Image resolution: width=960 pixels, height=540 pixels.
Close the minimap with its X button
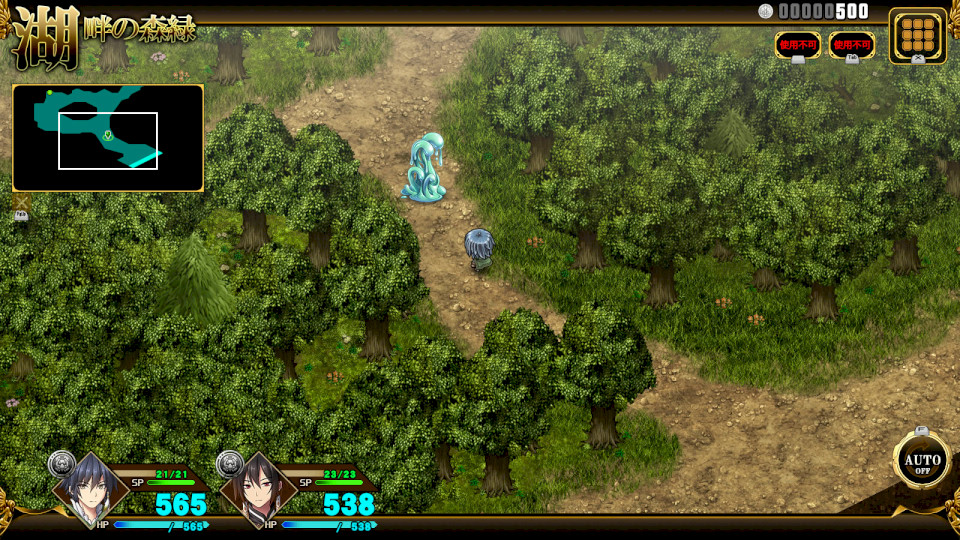[21, 204]
